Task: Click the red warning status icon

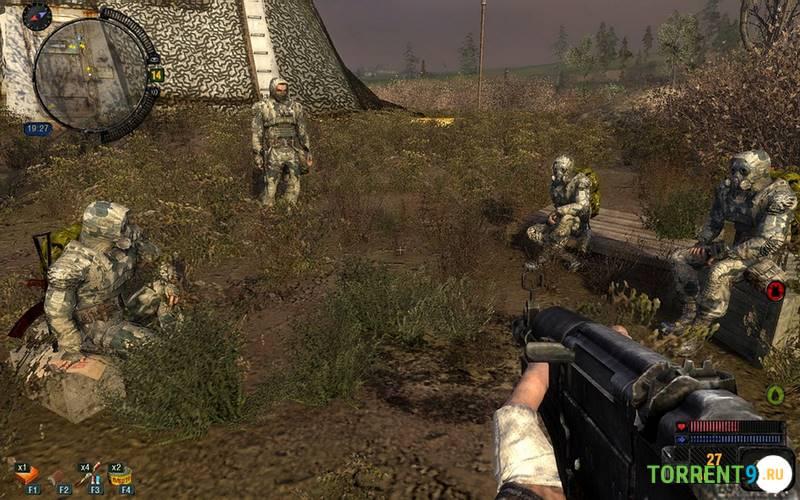Action: (x=775, y=291)
